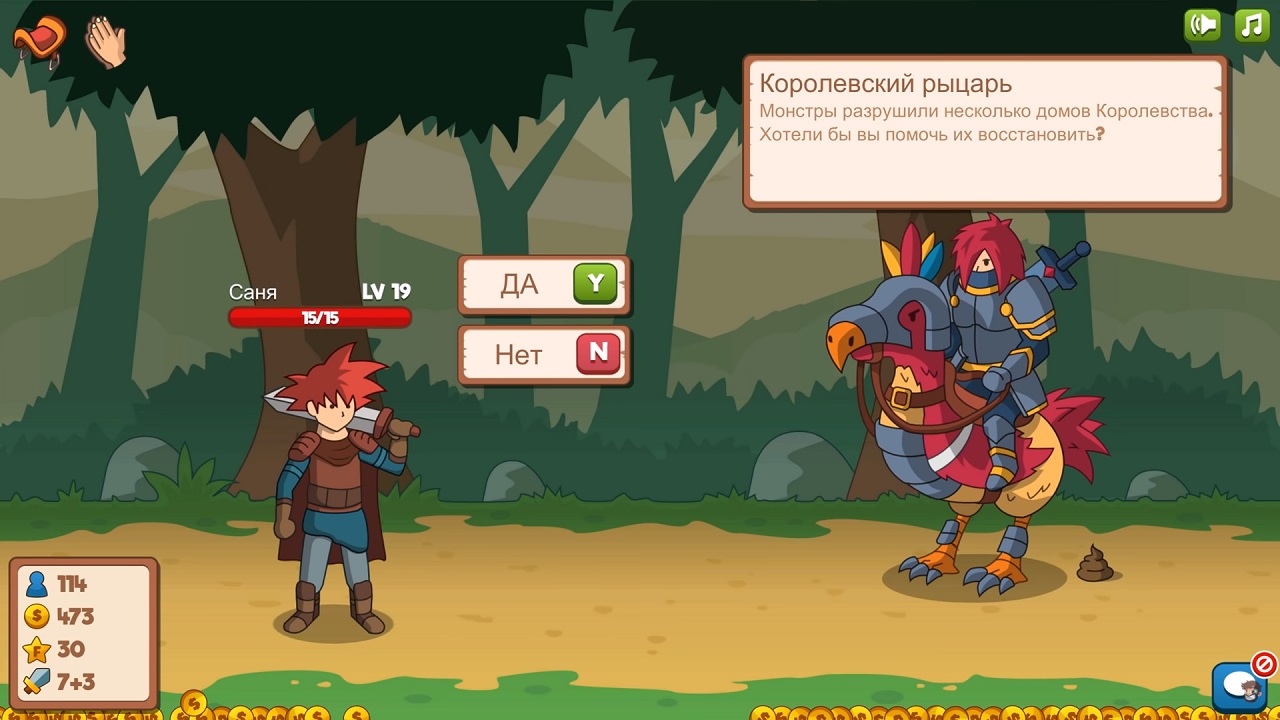
Task: Choose the ДА (yes) reply
Action: click(x=544, y=285)
